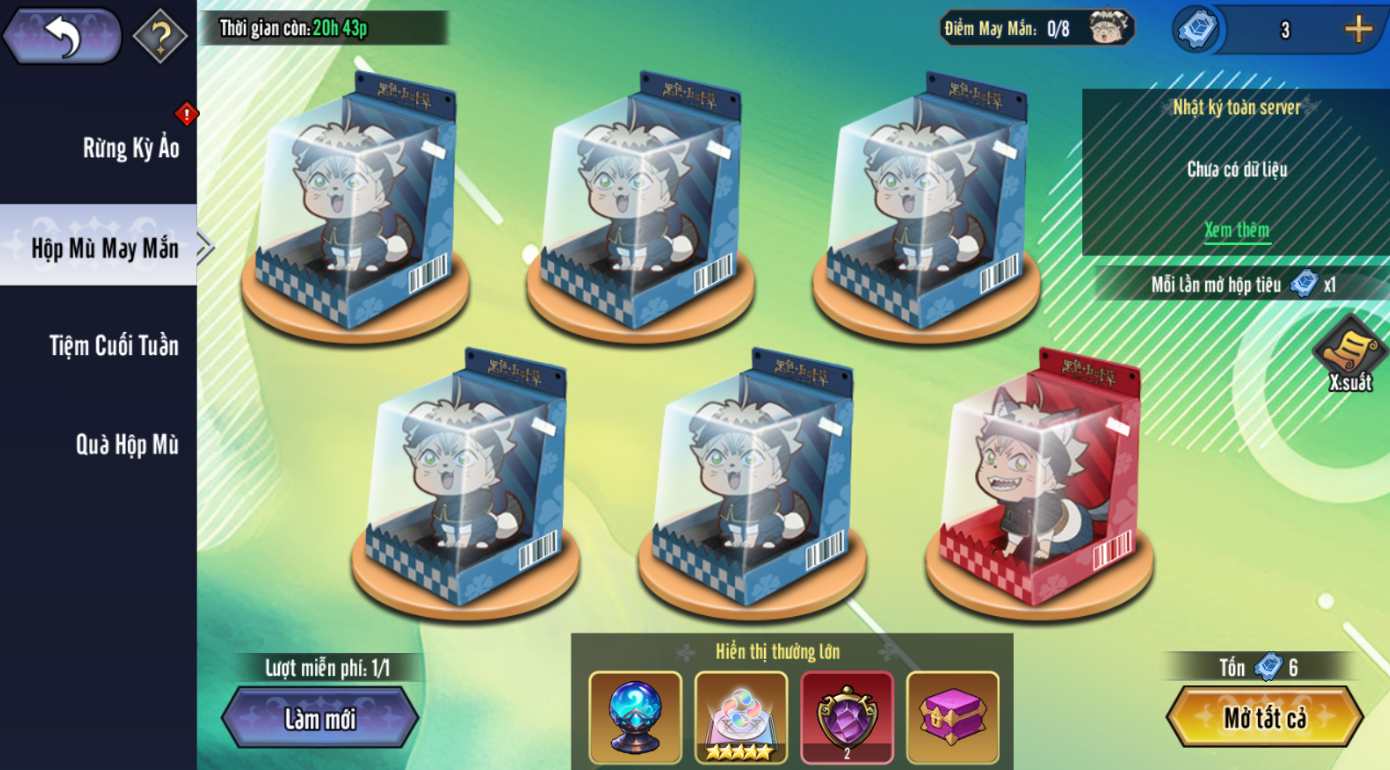Click the Mở tất cả button
Screen dimensions: 1390x770
tap(1264, 718)
